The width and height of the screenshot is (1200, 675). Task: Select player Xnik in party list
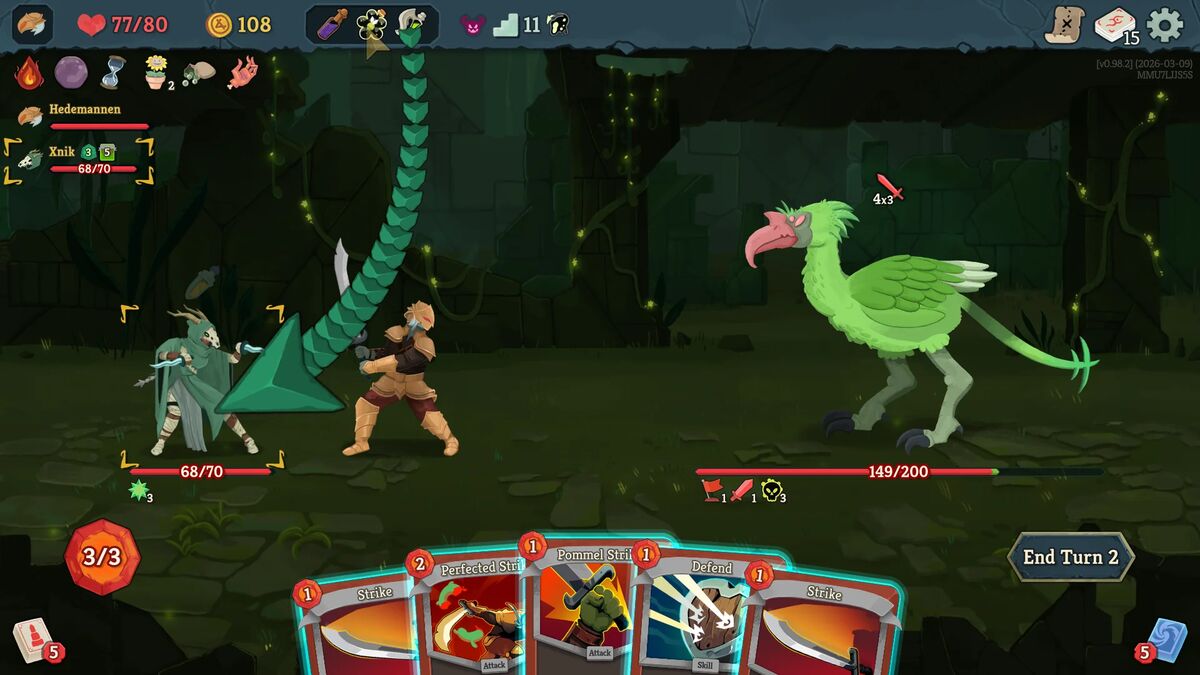(x=62, y=152)
